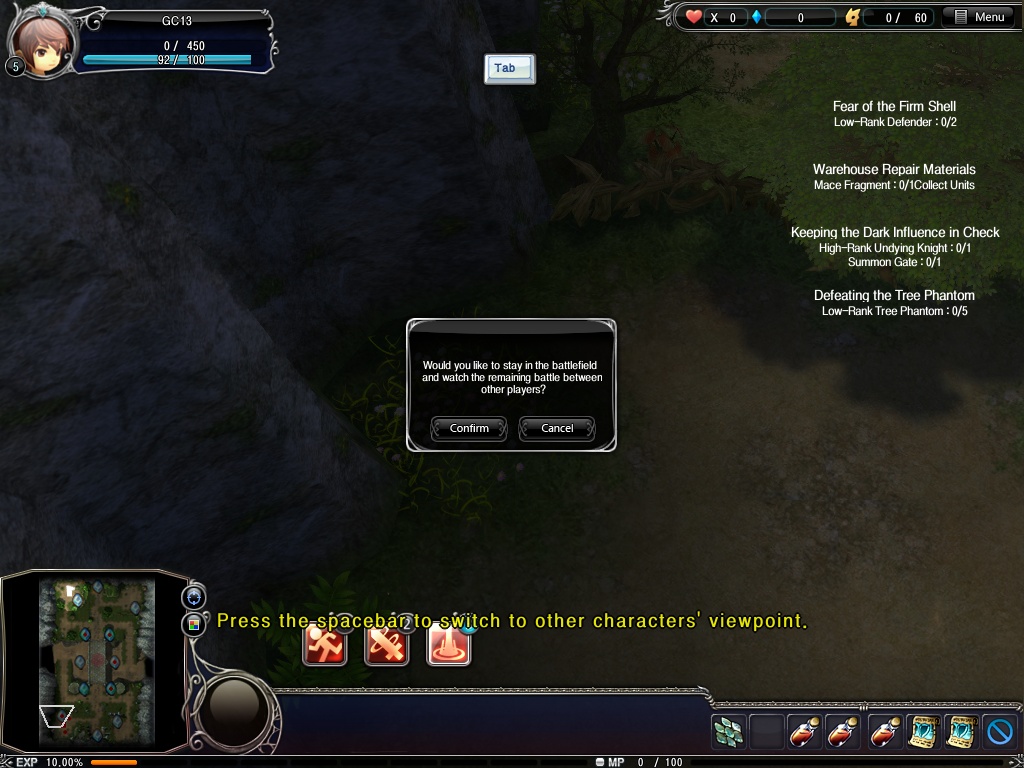This screenshot has width=1024, height=768.
Task: Select the Warehouse Repair Materials quest
Action: [x=894, y=169]
